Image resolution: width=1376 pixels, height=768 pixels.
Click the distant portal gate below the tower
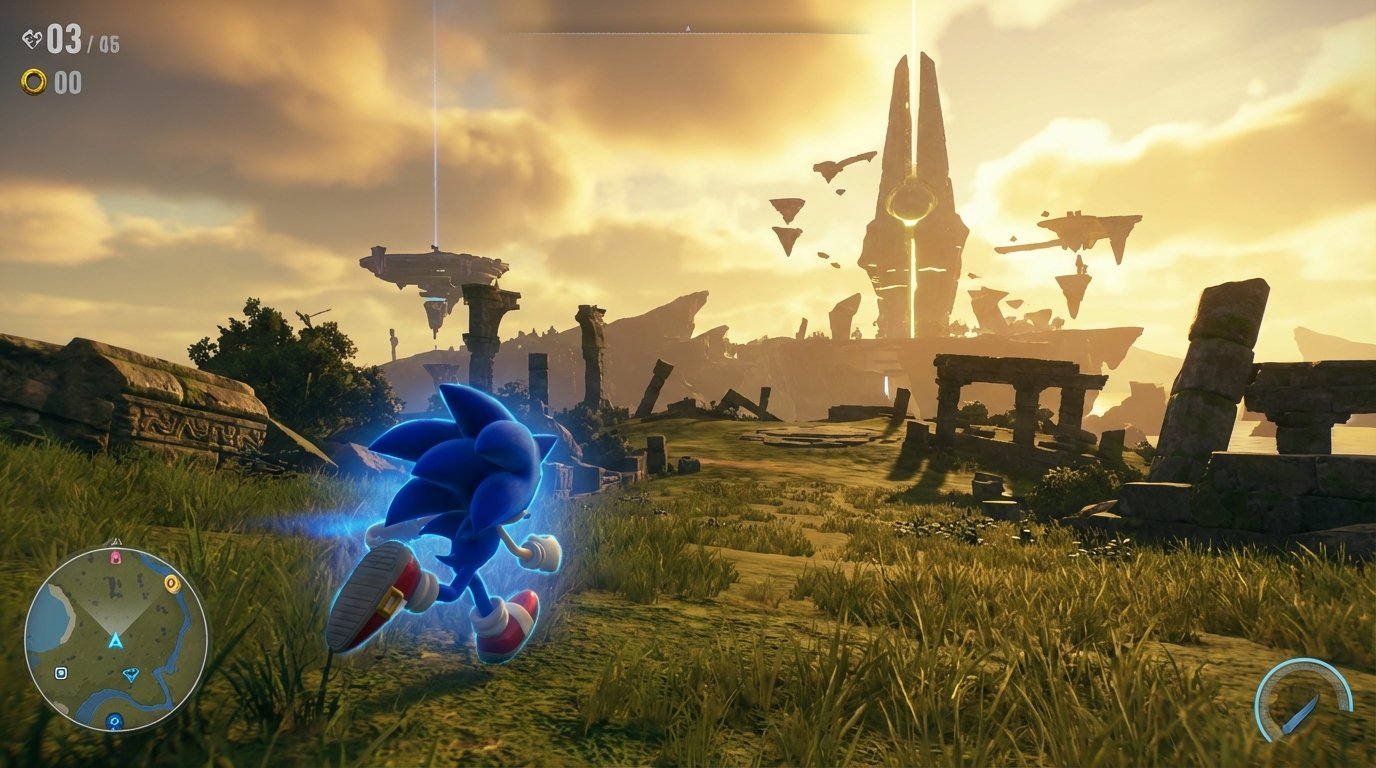[888, 384]
